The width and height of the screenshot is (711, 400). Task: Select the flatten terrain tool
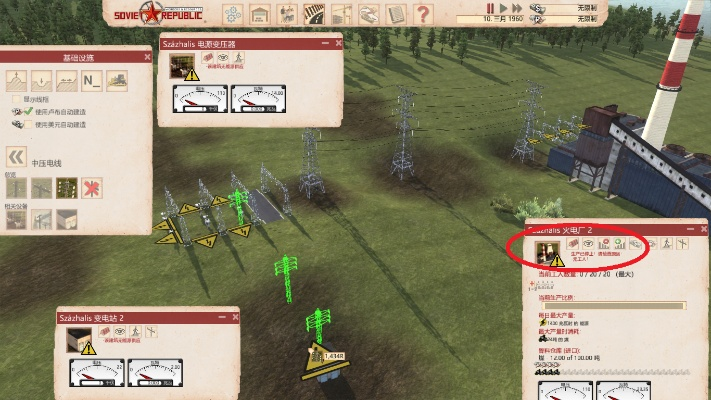(x=67, y=80)
